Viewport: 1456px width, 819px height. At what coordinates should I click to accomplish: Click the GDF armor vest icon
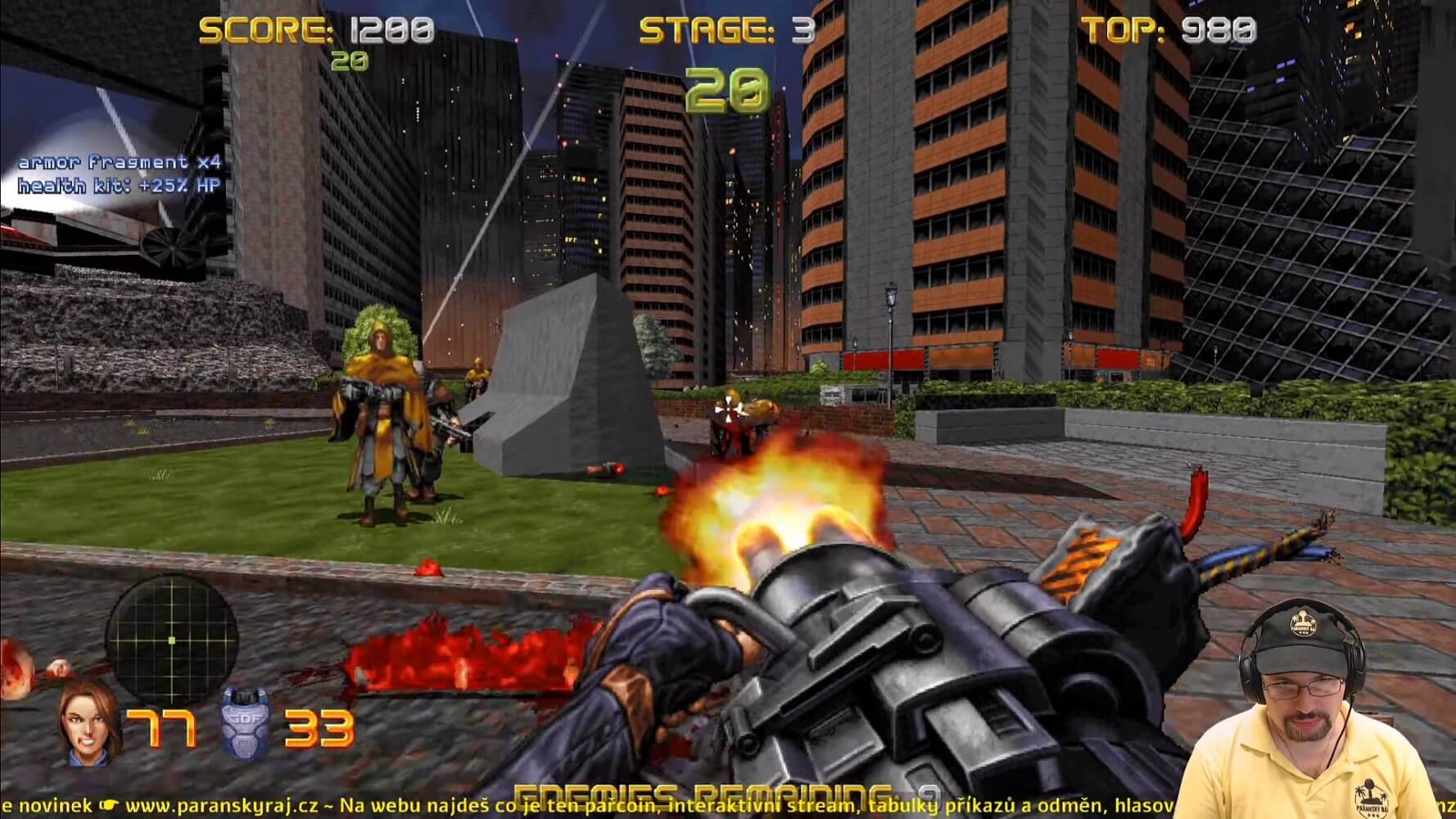pos(245,722)
